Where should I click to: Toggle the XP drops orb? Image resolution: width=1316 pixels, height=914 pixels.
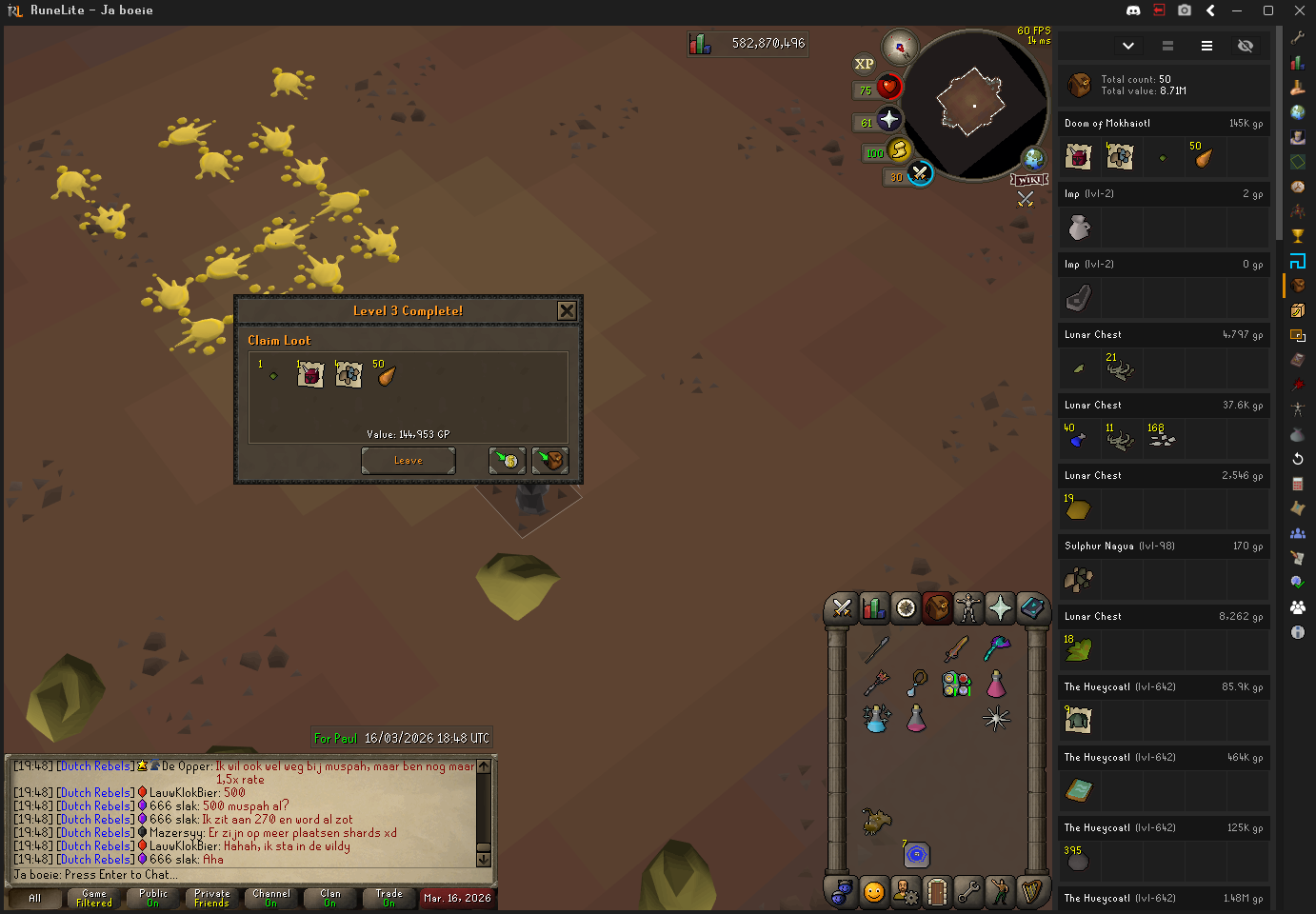click(864, 64)
